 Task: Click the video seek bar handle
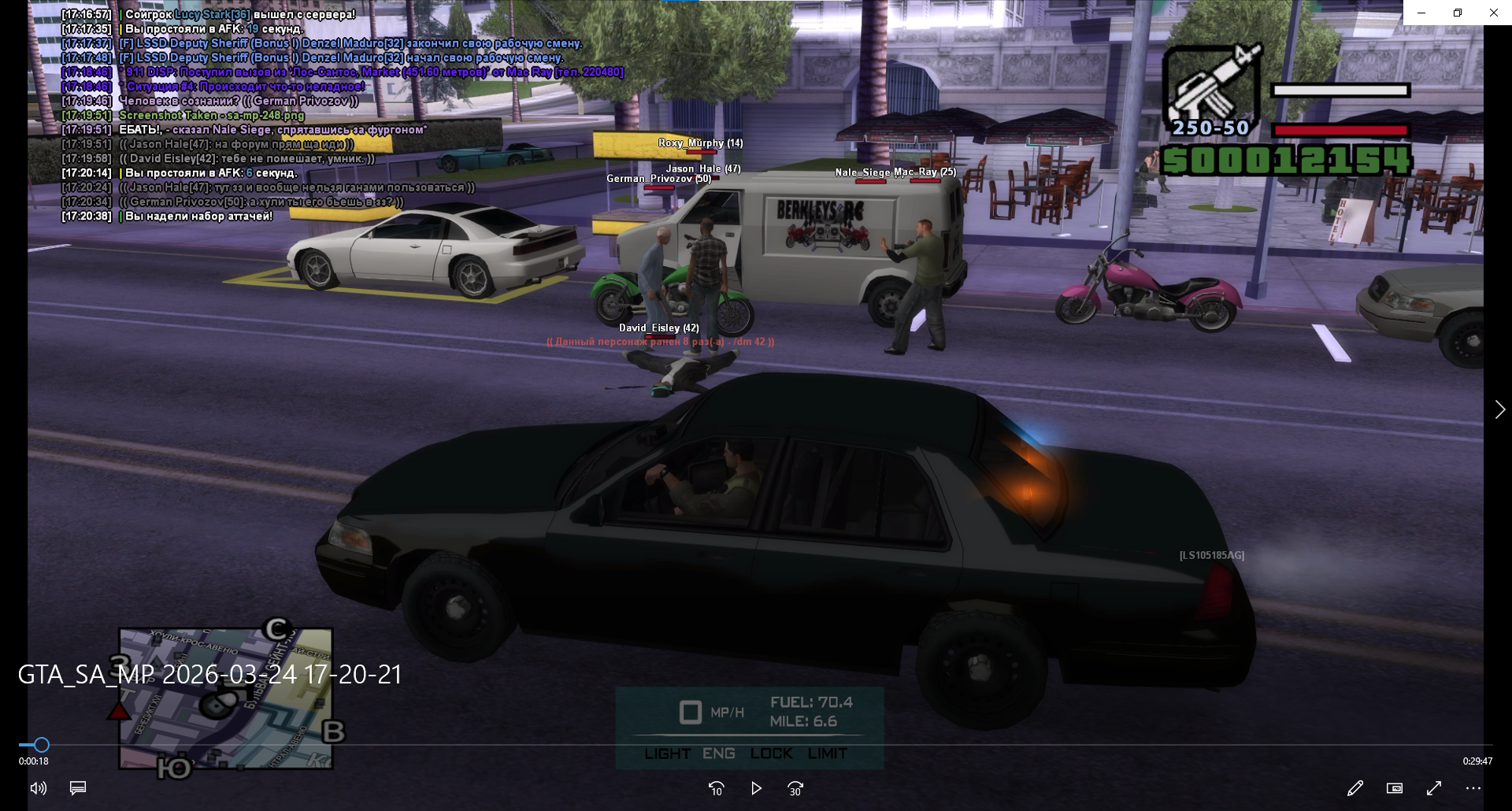(x=42, y=745)
